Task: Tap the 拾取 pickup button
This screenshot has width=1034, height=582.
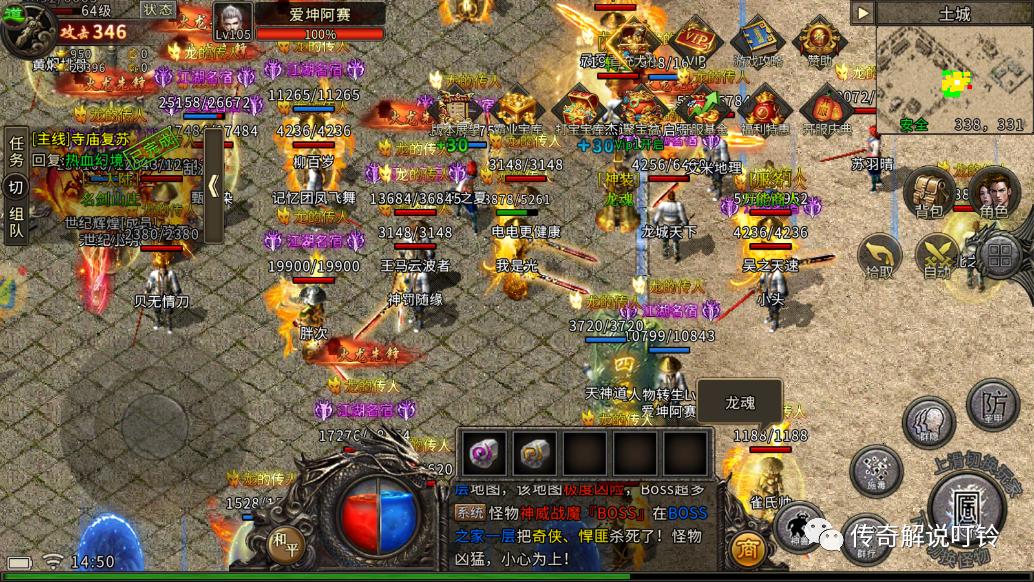Action: click(881, 256)
